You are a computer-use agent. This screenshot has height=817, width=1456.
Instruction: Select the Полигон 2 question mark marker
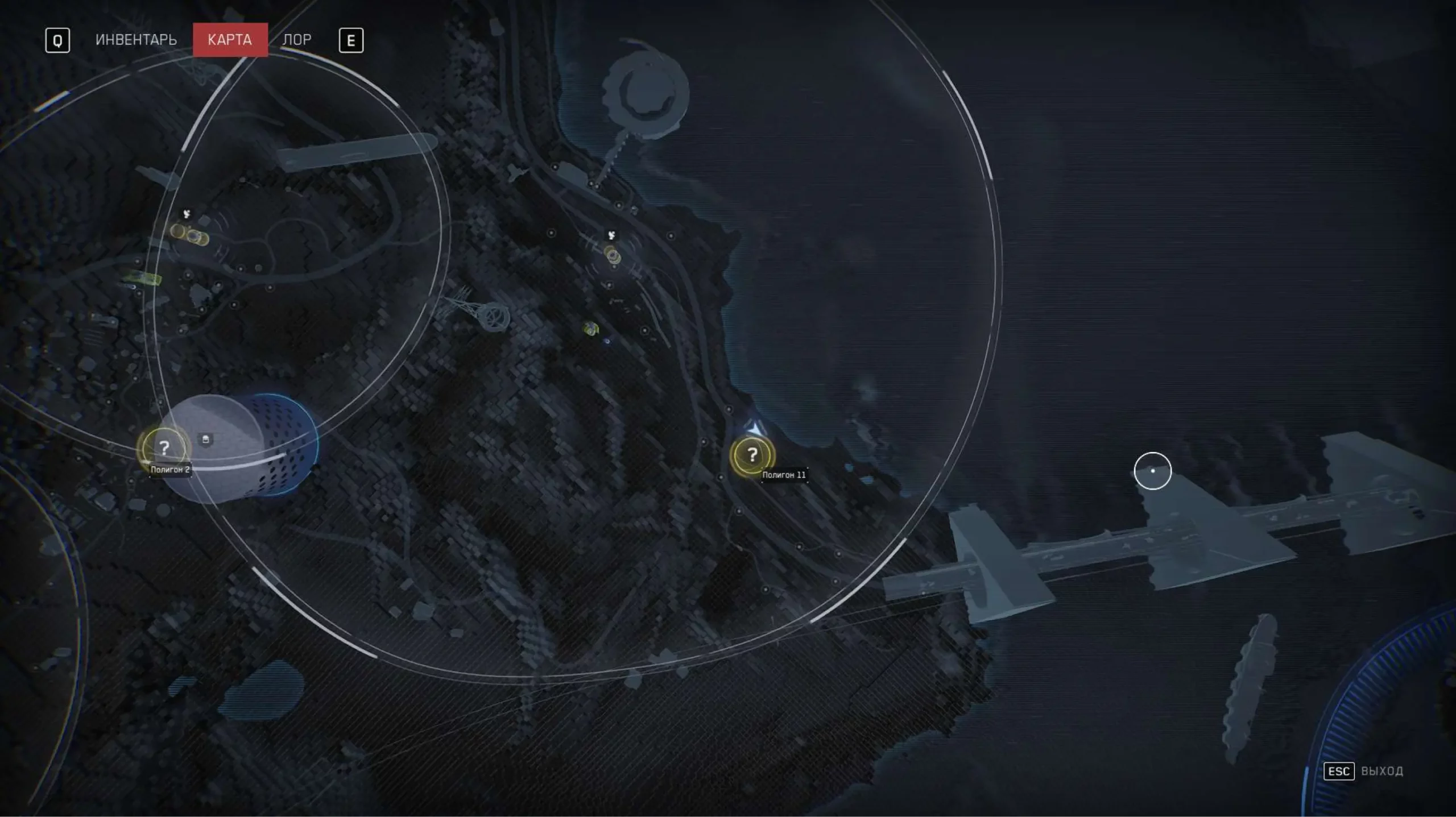pyautogui.click(x=164, y=448)
